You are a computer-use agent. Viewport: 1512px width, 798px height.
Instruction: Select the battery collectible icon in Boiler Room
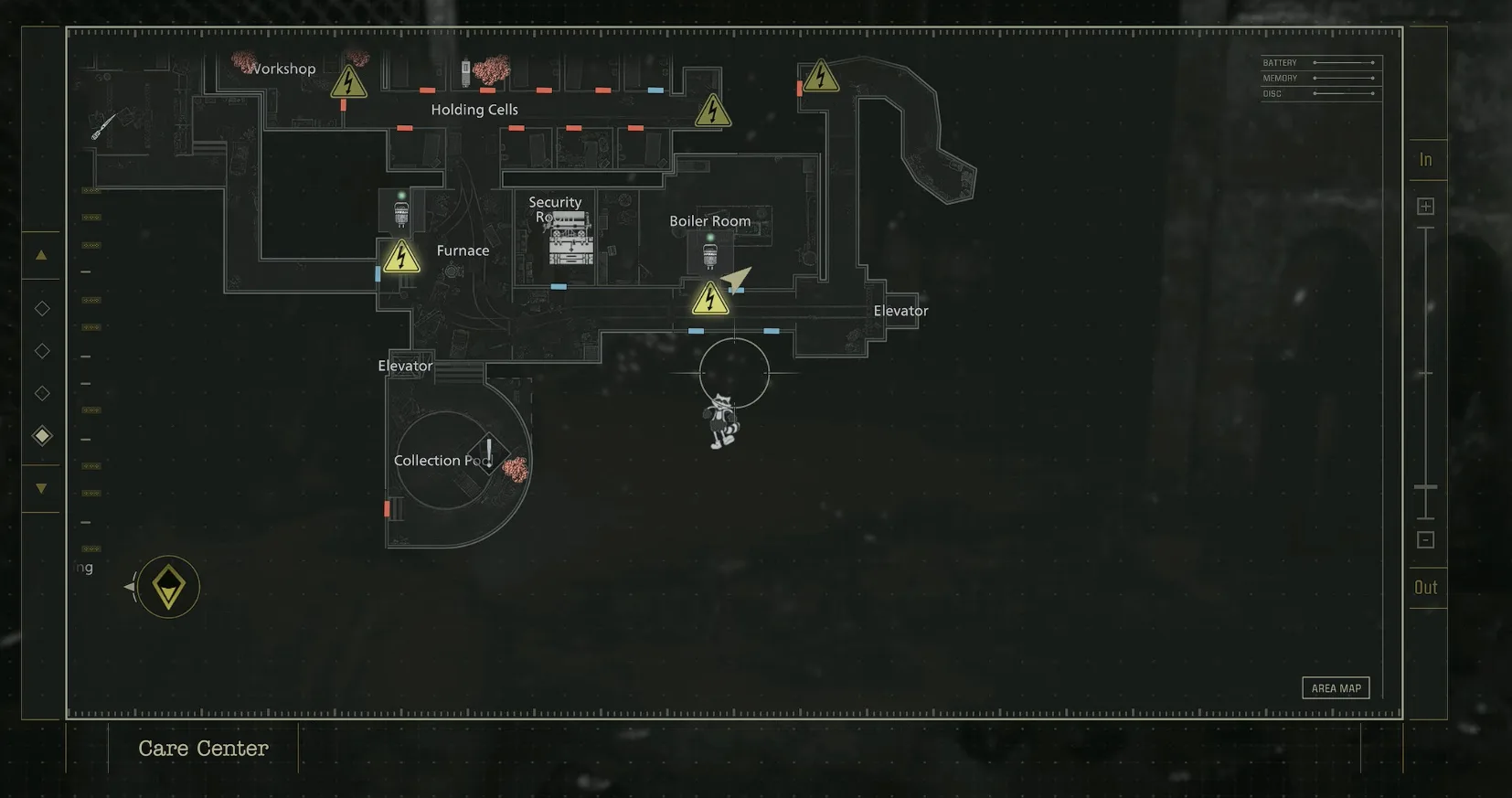coord(712,253)
